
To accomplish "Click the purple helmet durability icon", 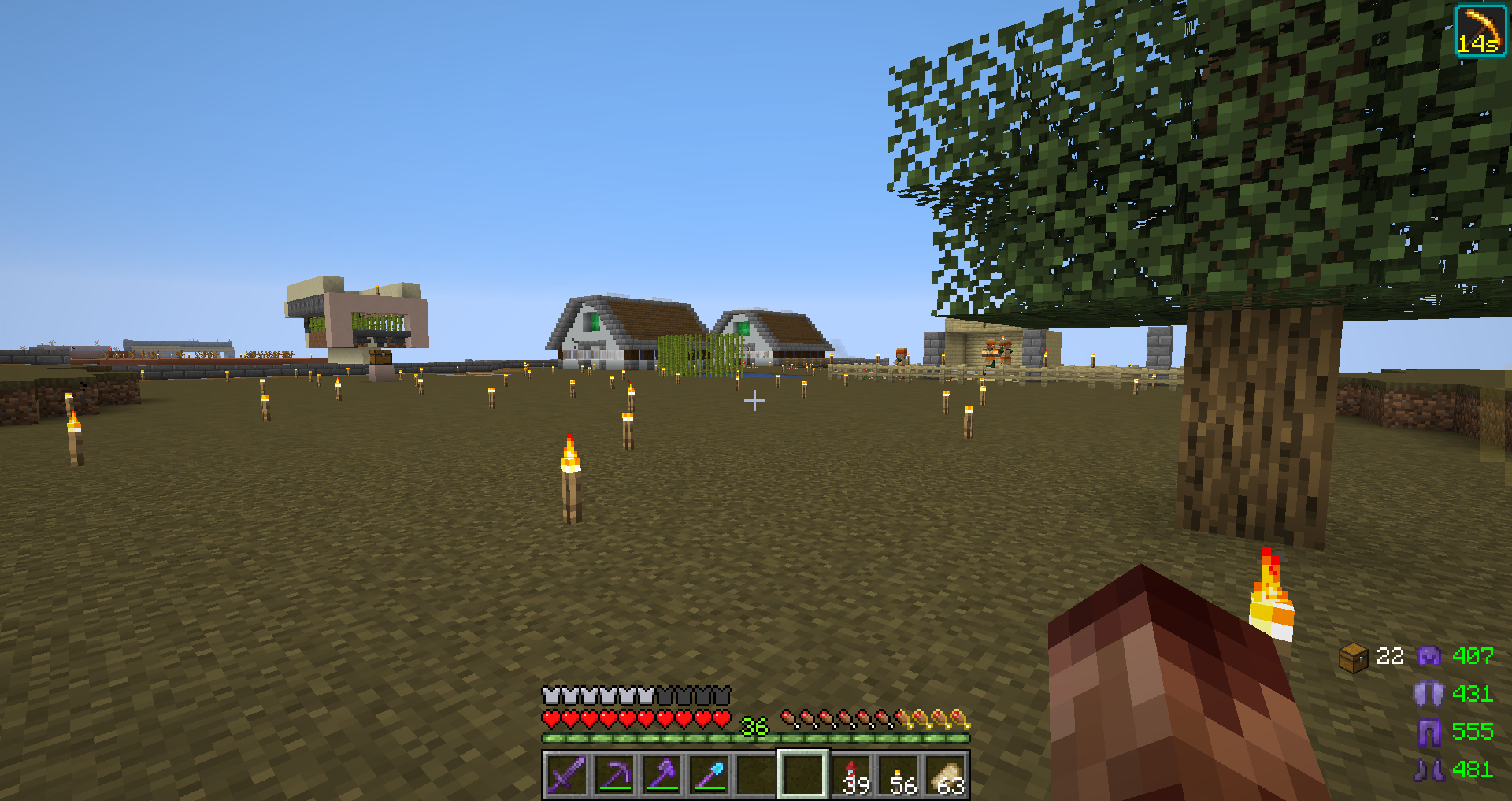I will (x=1429, y=656).
